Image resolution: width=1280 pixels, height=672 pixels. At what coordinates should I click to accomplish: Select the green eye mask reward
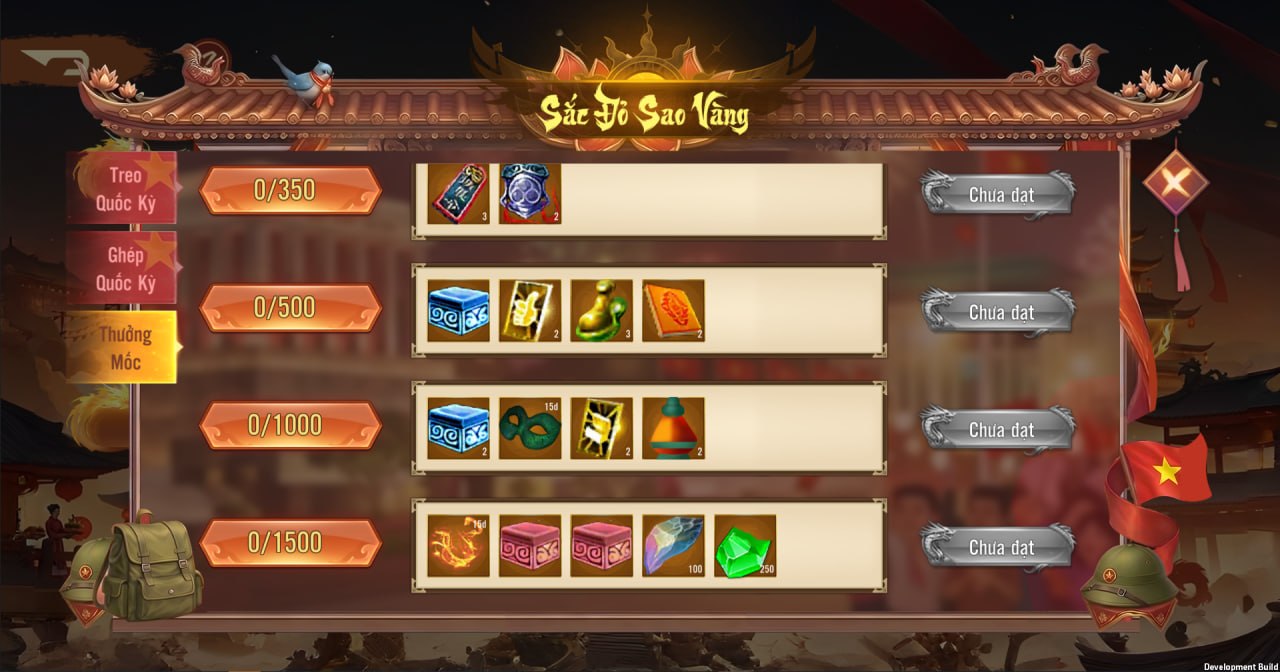click(x=530, y=429)
